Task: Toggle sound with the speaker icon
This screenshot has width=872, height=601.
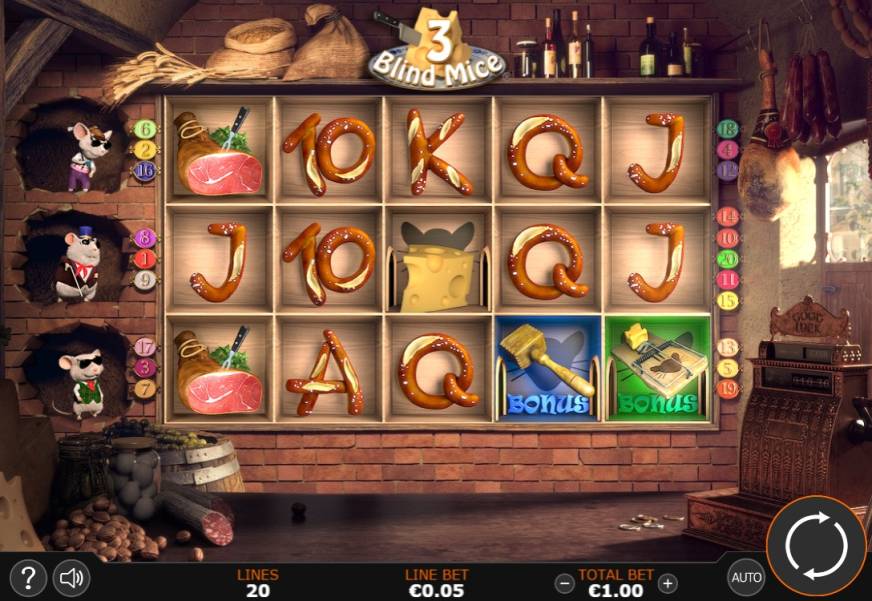Action: (x=71, y=577)
